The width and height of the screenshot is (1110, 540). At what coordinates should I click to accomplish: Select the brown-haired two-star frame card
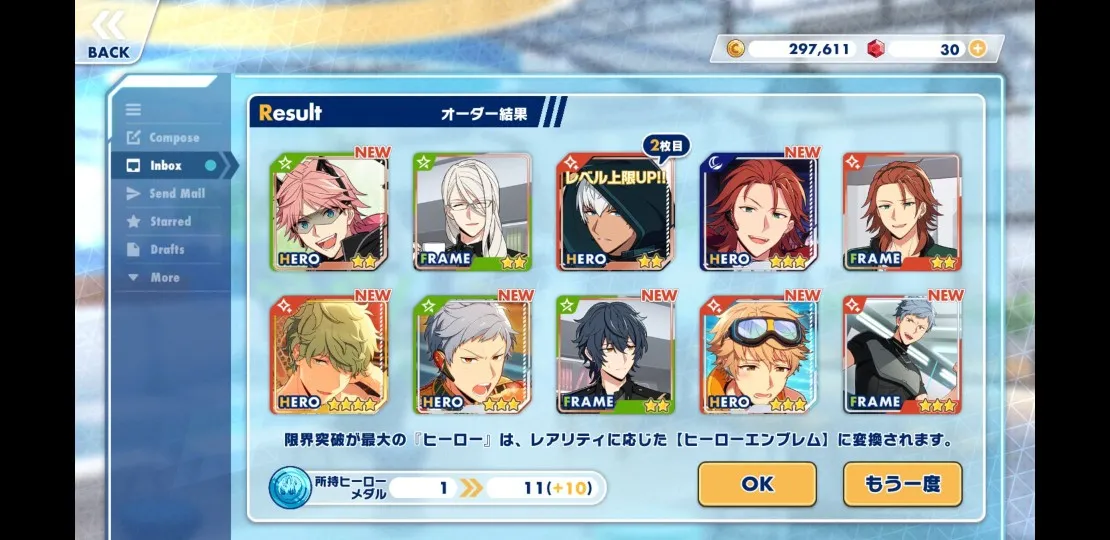pos(902,212)
